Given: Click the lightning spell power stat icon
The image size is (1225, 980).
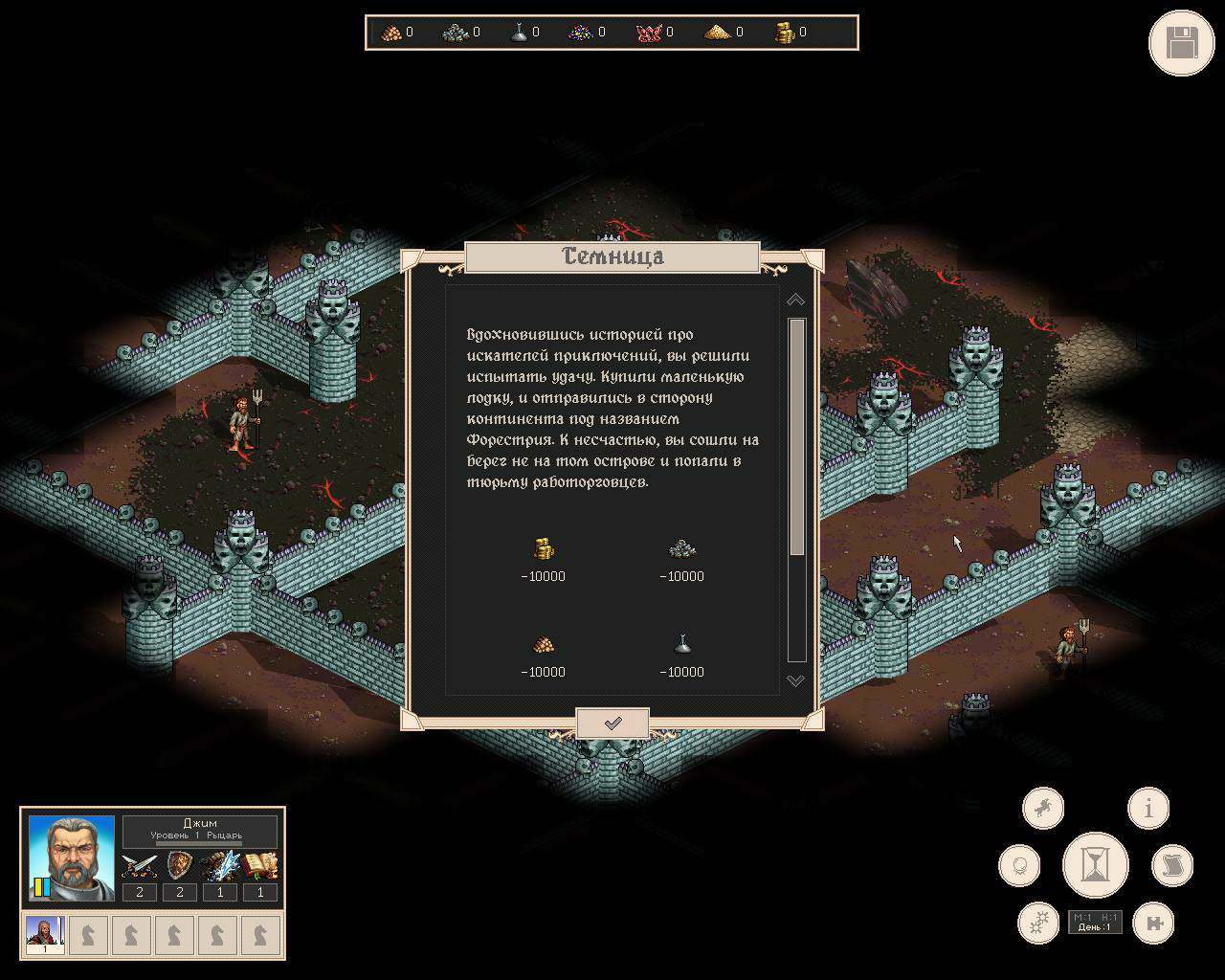Looking at the screenshot, I should 220,866.
